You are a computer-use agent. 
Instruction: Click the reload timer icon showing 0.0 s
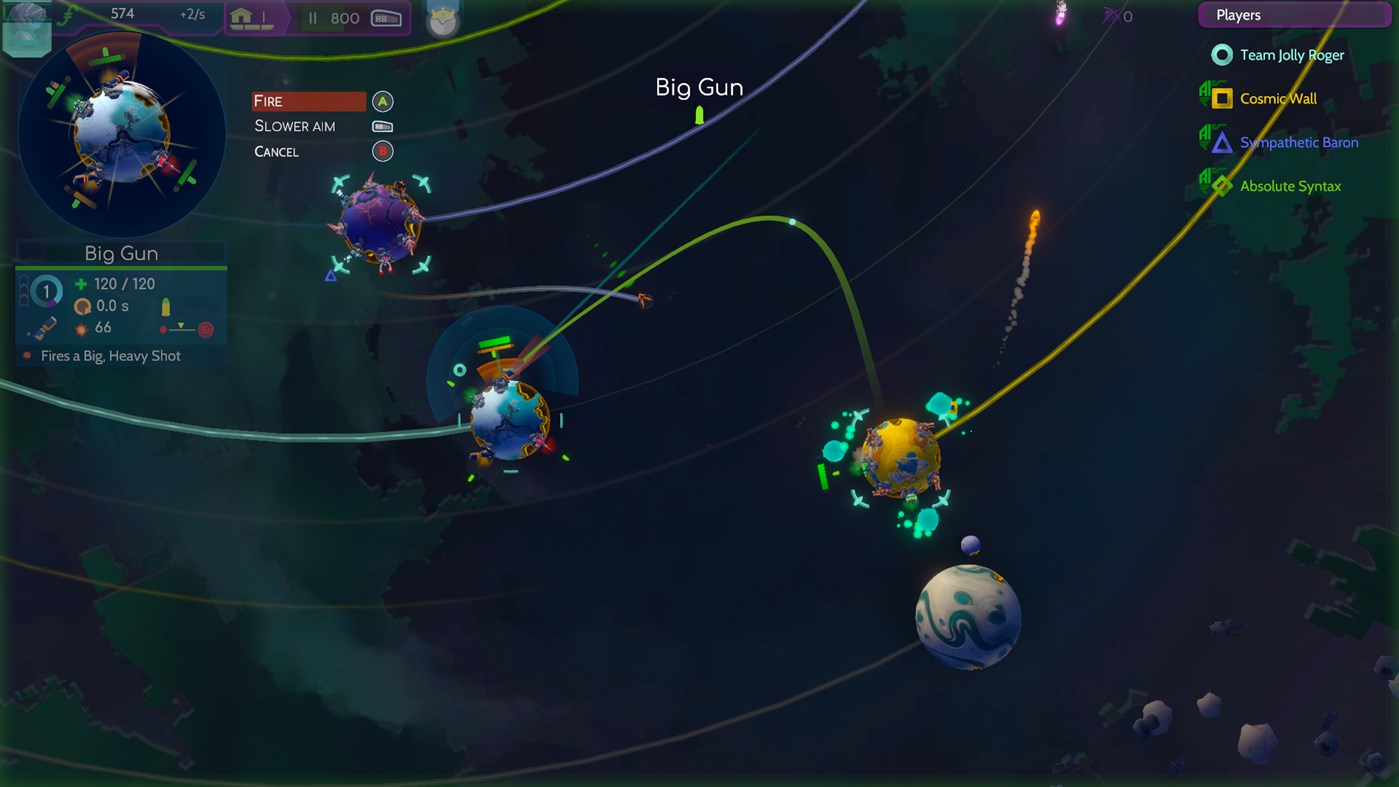point(83,306)
